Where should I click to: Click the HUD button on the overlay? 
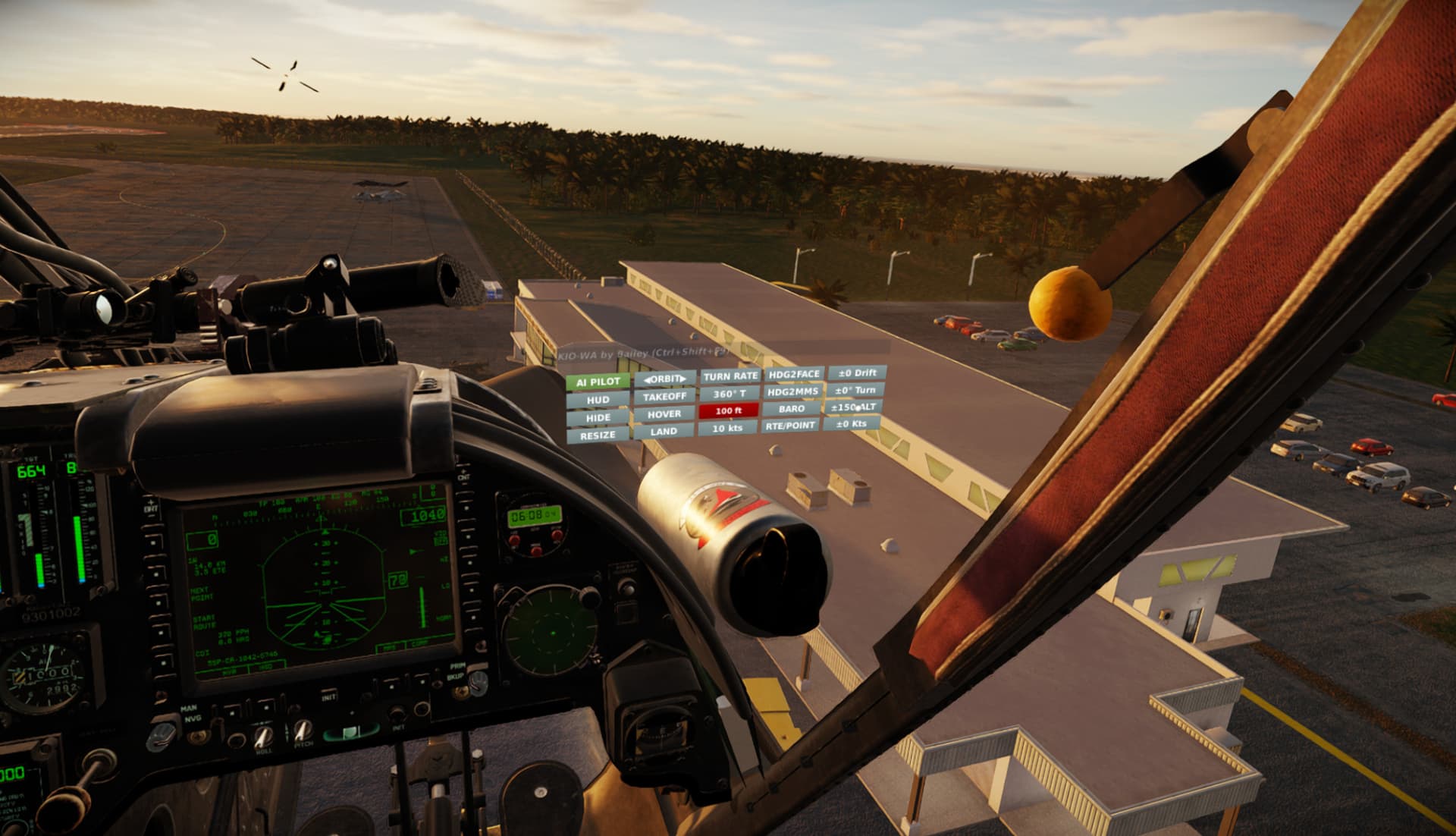pos(598,400)
